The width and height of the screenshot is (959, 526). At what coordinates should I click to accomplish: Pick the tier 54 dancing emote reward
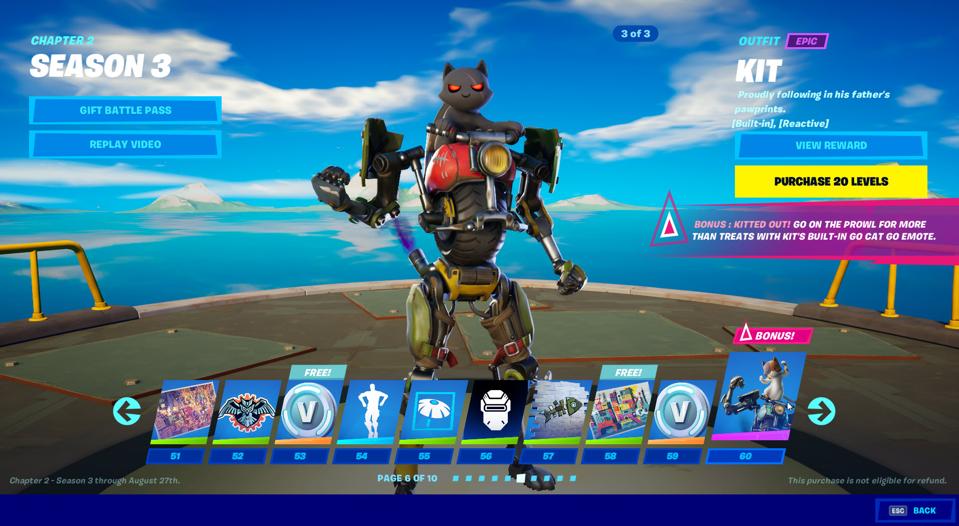click(x=369, y=412)
